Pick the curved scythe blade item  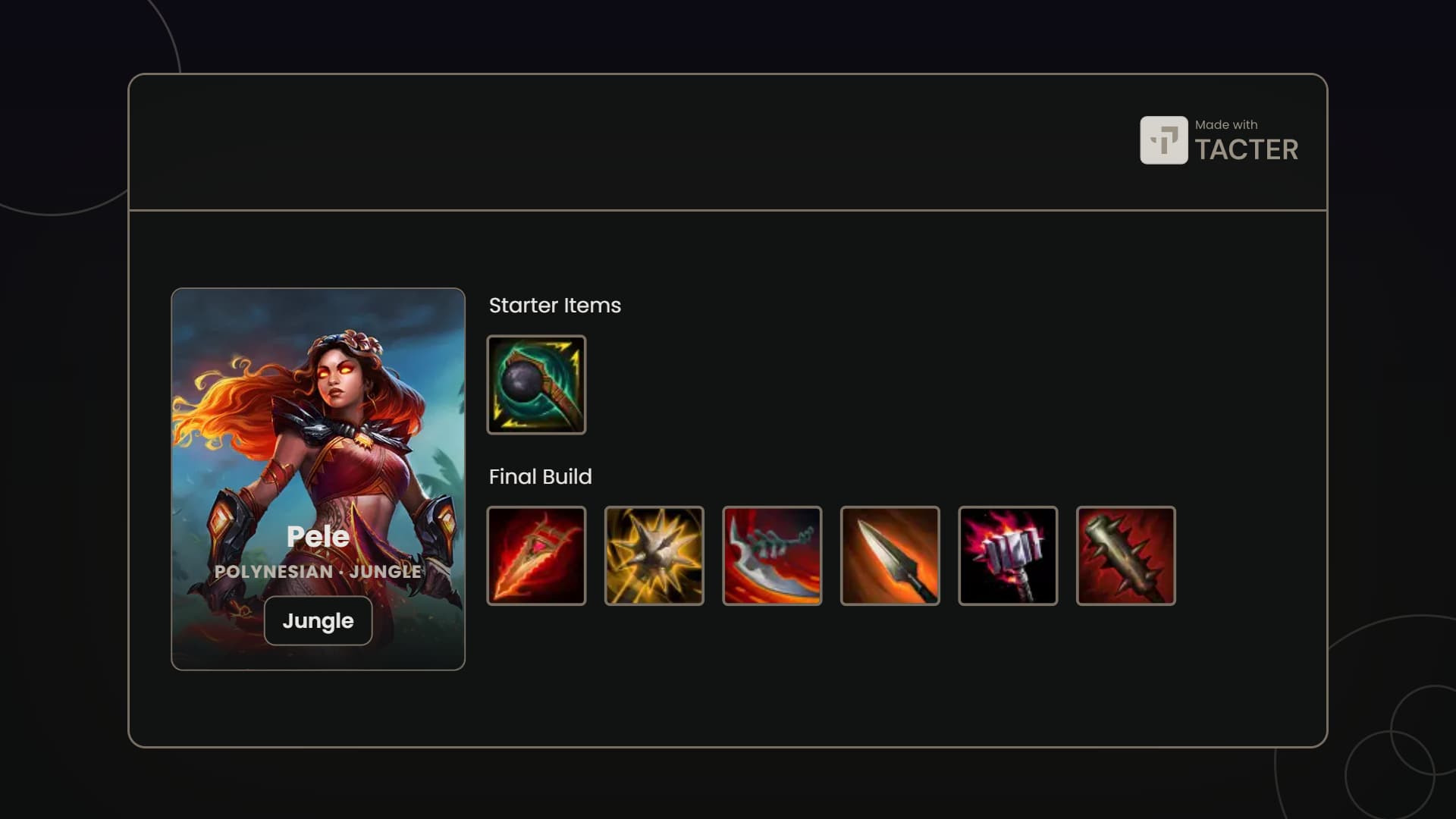tap(772, 556)
